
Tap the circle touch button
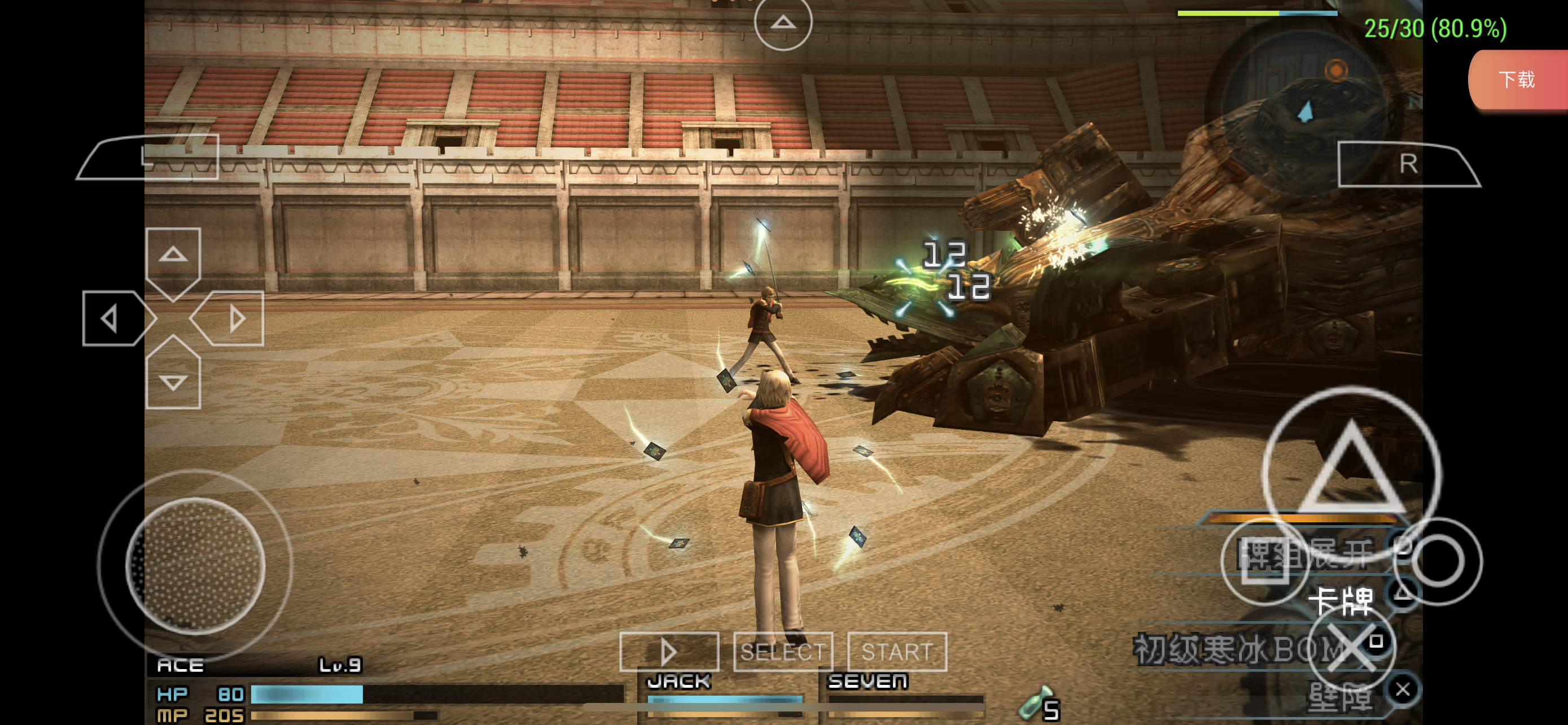point(1438,561)
